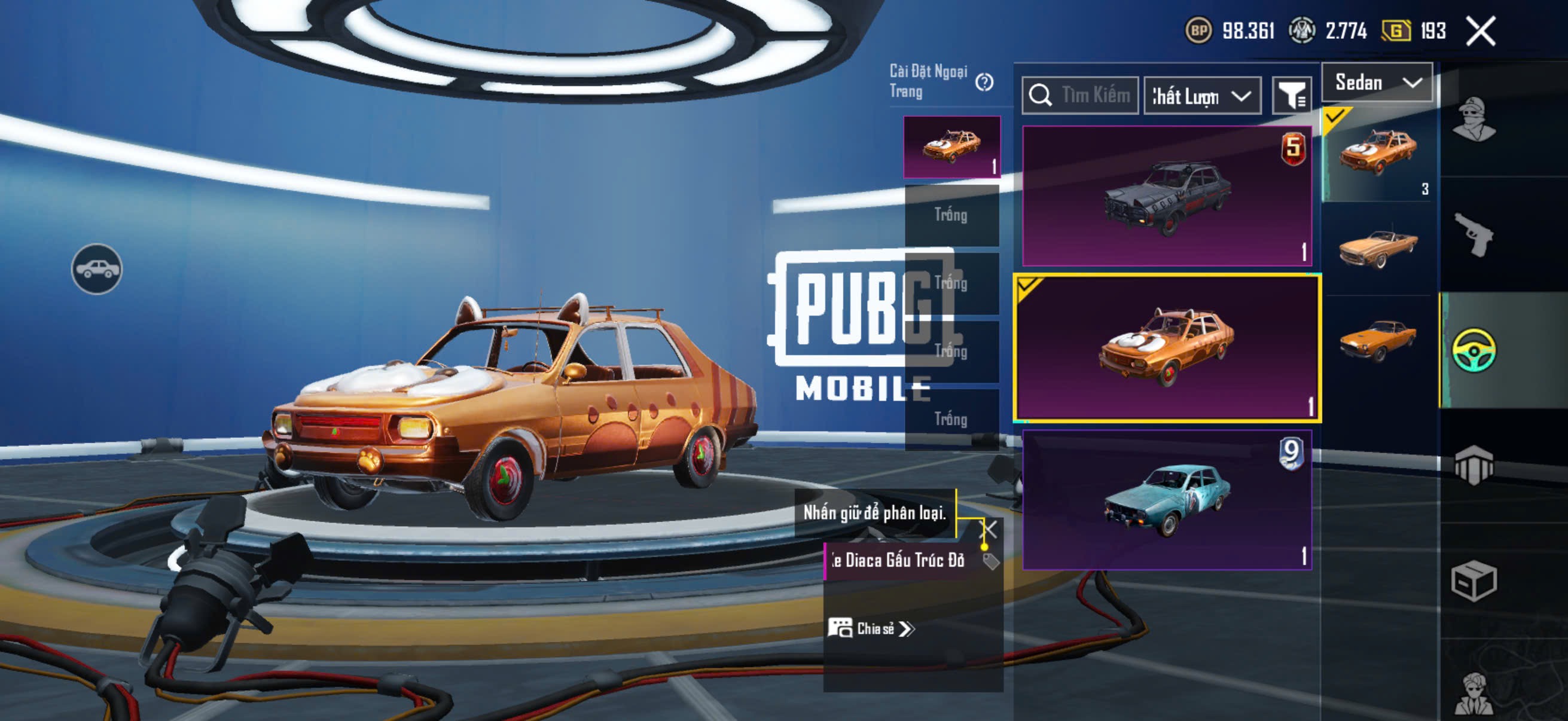1568x721 pixels.
Task: Toggle the car view round button
Action: pyautogui.click(x=97, y=269)
